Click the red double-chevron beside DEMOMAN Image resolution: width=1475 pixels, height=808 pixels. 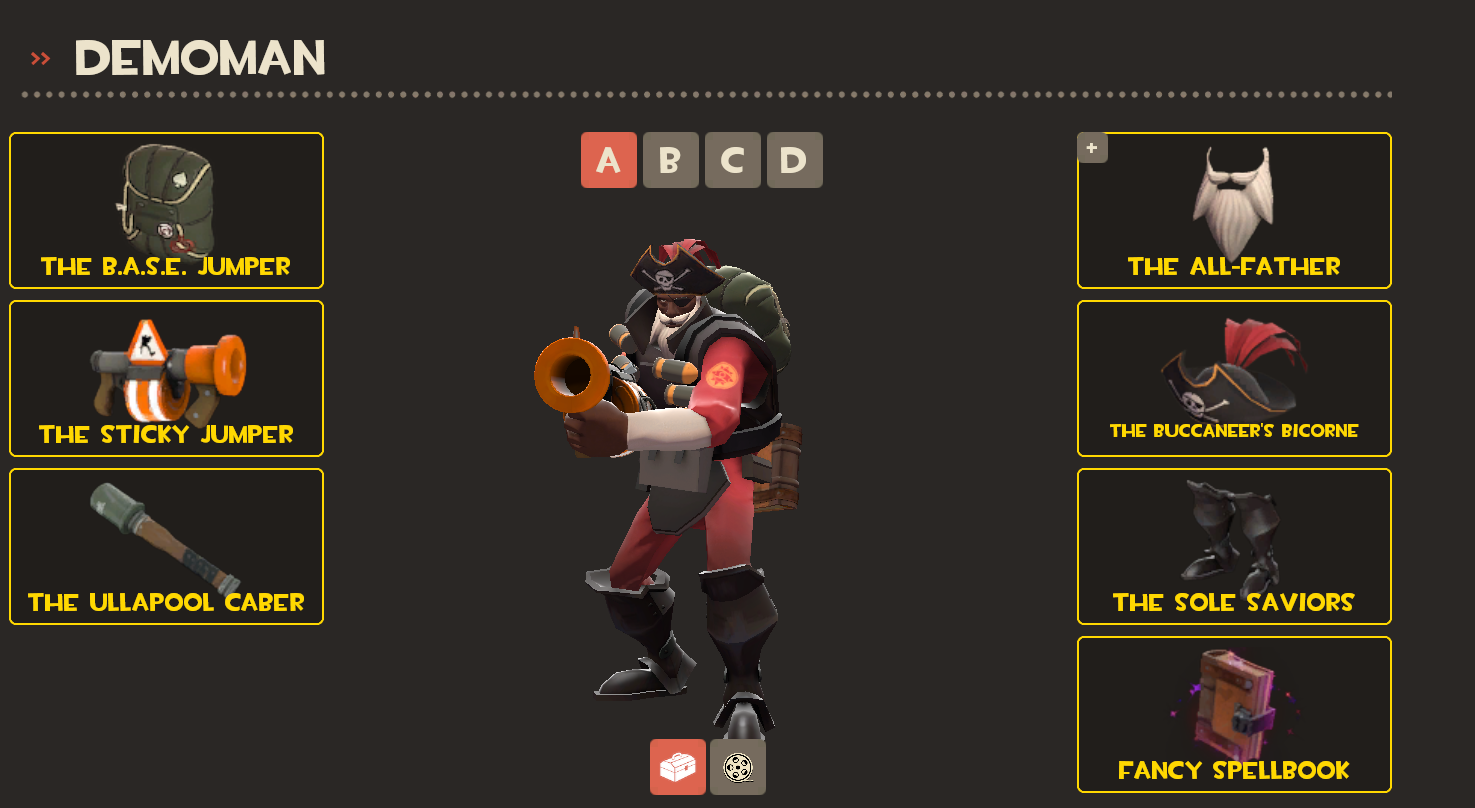[x=39, y=57]
